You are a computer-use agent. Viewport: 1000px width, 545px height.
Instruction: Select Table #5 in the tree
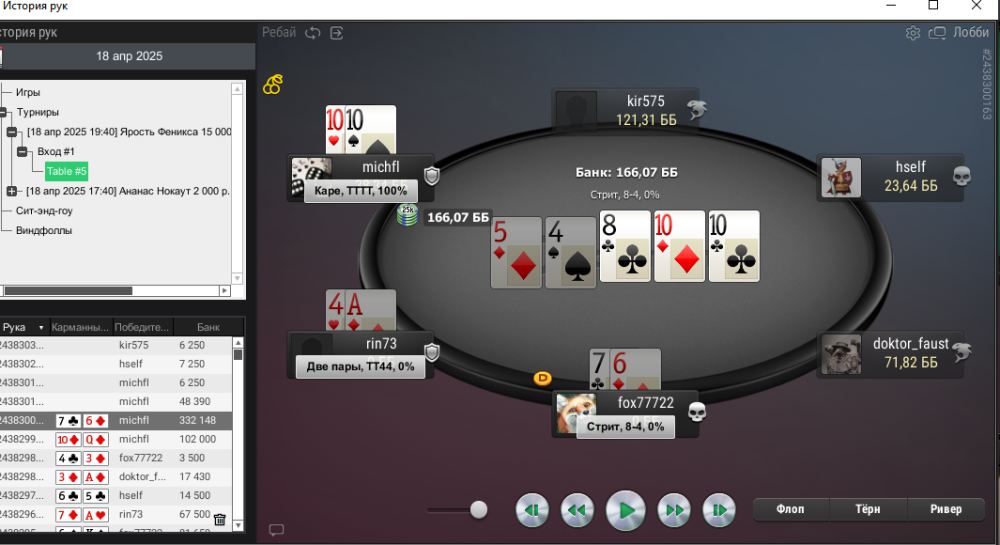(x=67, y=171)
